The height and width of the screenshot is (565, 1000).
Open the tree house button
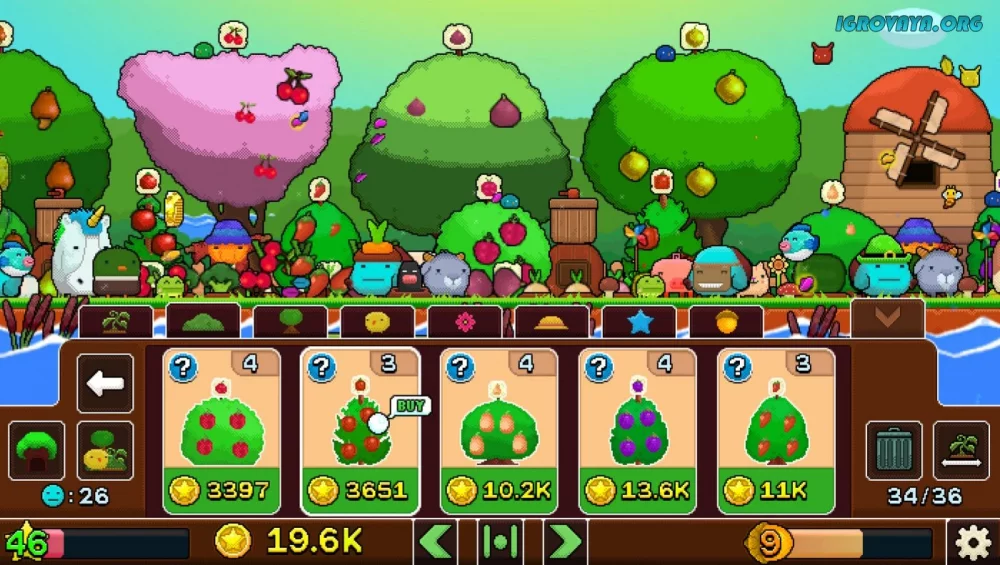pos(37,450)
